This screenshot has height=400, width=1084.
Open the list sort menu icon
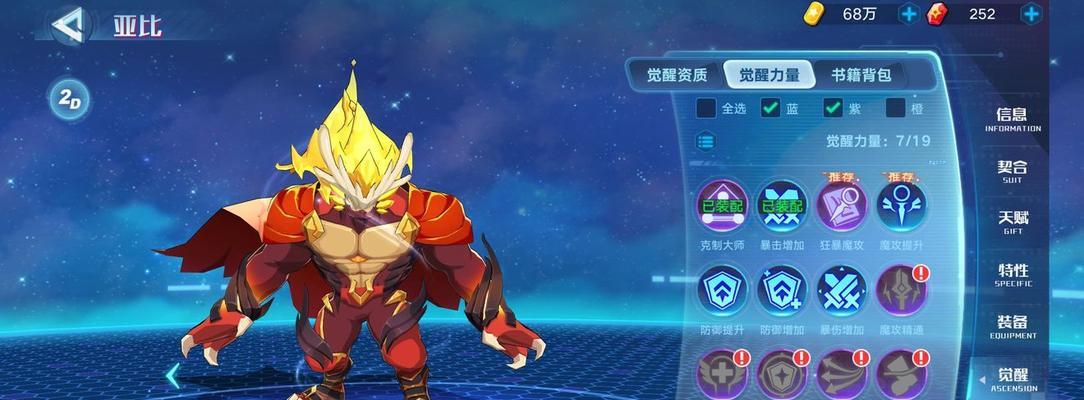(706, 141)
